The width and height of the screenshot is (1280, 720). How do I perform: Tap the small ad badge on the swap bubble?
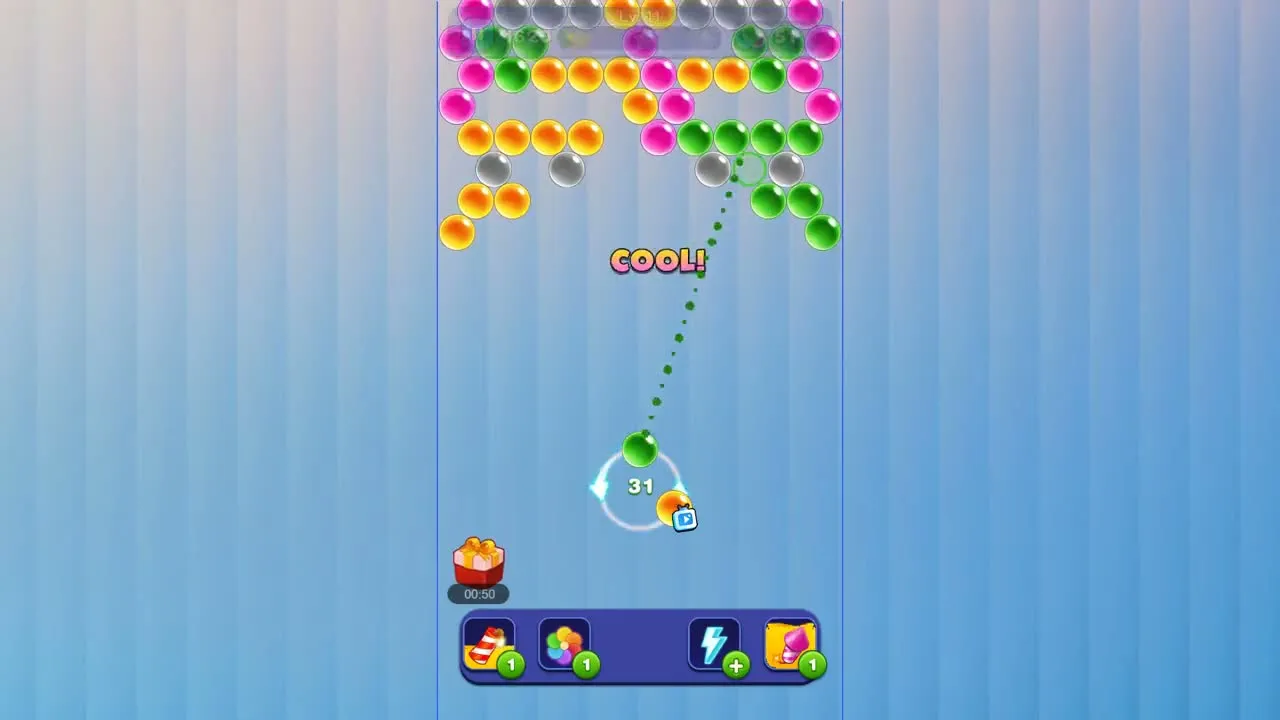click(x=683, y=519)
